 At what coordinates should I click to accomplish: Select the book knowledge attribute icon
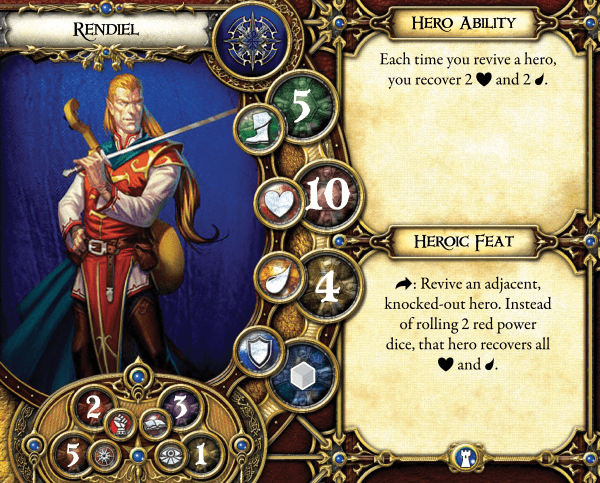click(x=153, y=419)
